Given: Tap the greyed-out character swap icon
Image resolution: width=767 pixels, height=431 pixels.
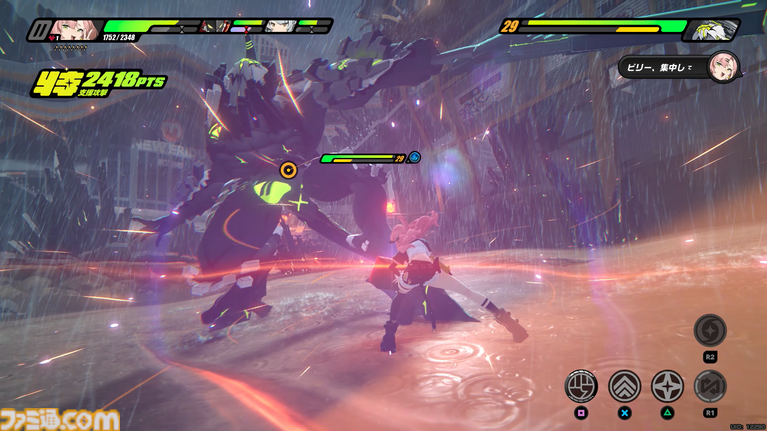Looking at the screenshot, I should tap(710, 385).
